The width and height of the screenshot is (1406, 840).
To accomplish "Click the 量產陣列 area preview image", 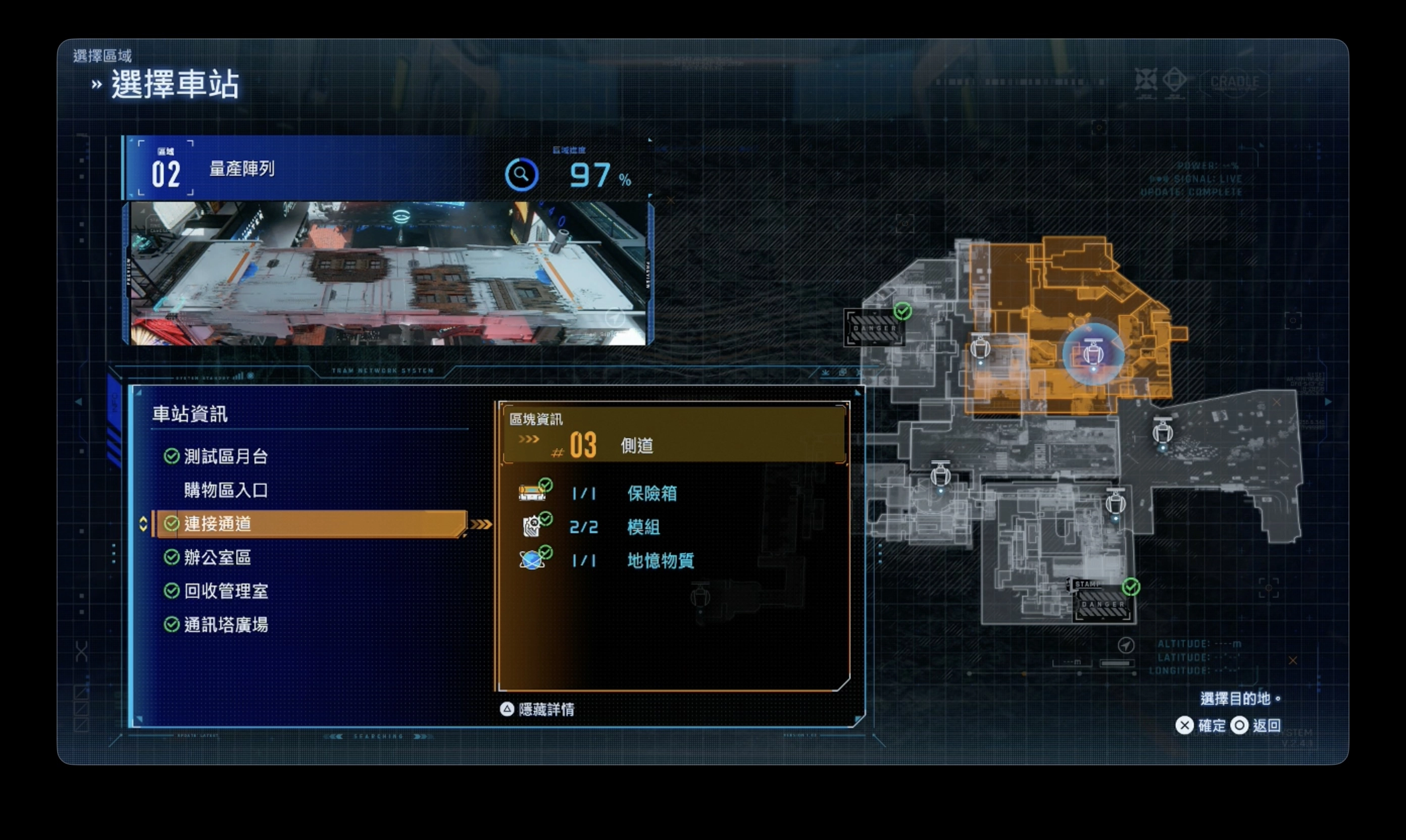I will point(388,274).
